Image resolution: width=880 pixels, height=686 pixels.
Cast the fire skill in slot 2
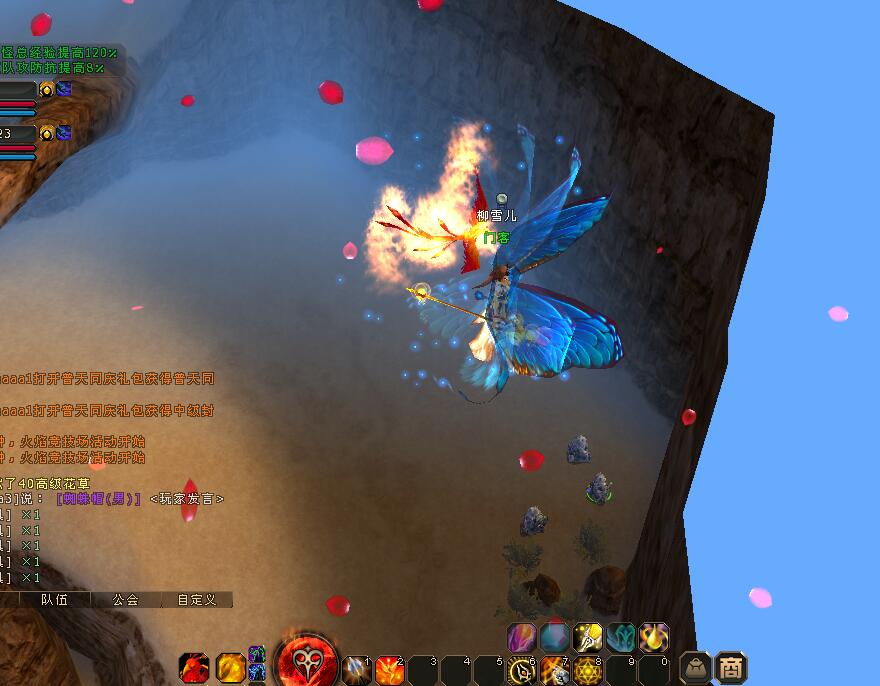389,670
